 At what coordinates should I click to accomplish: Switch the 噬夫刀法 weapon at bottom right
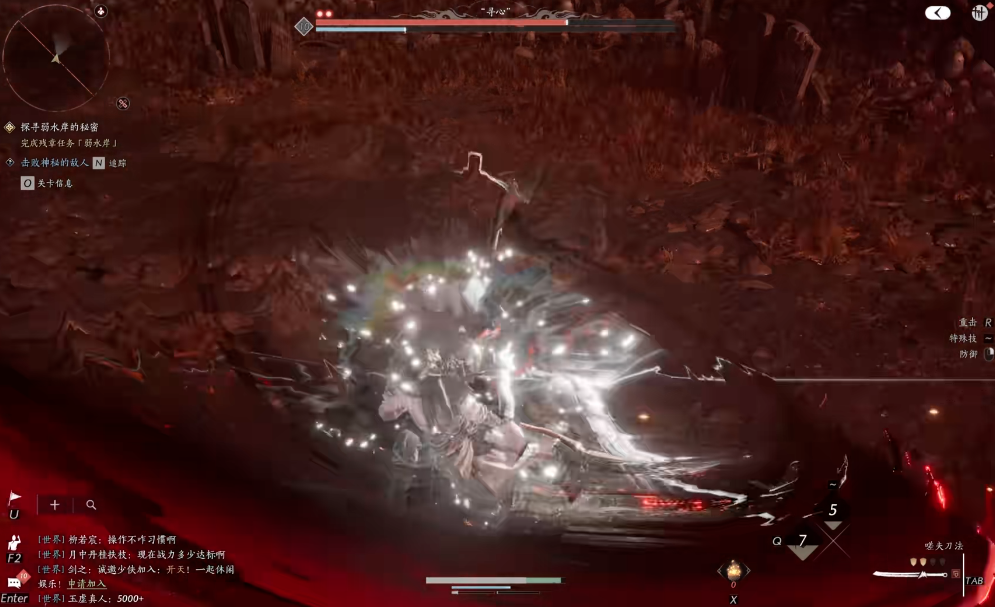(x=909, y=573)
